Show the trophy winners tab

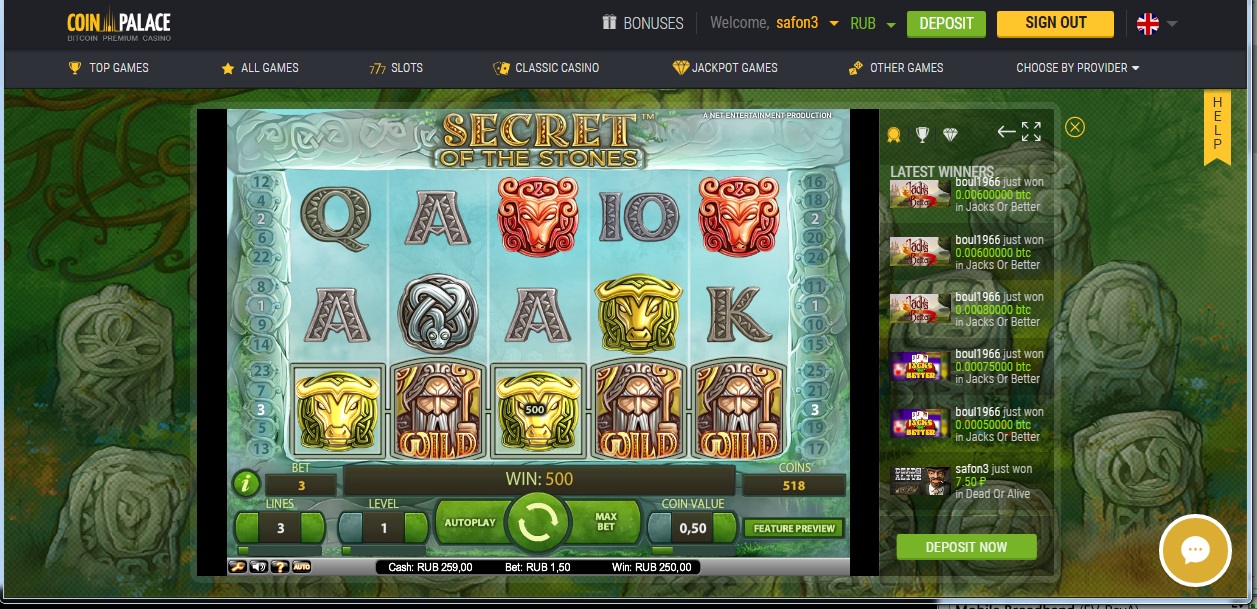(922, 134)
